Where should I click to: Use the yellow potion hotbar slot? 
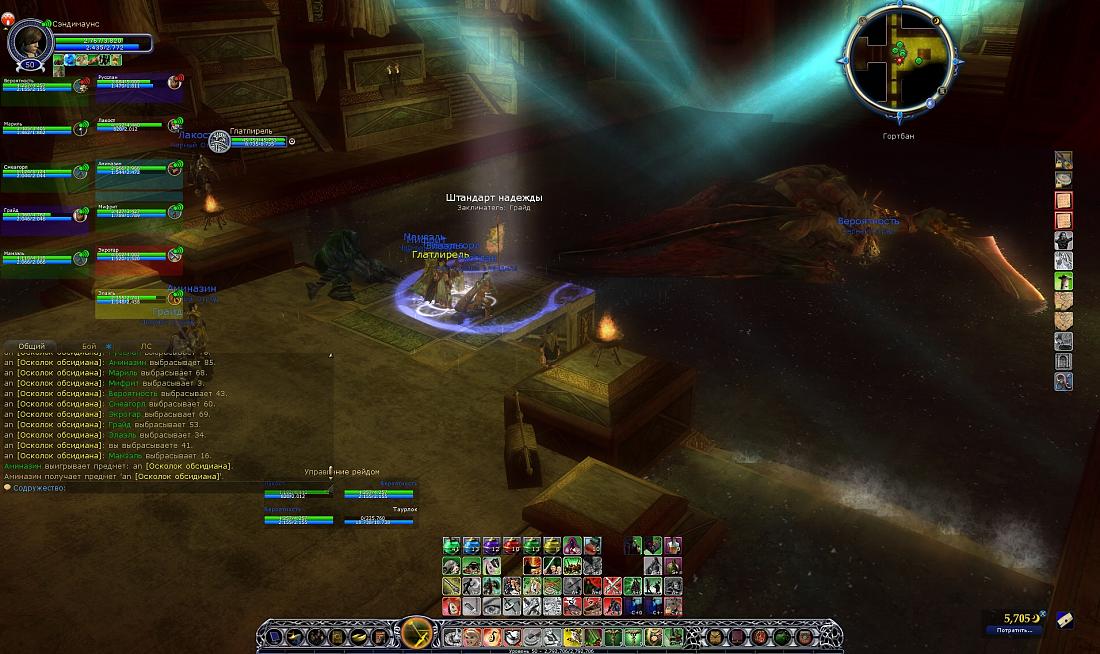click(552, 546)
